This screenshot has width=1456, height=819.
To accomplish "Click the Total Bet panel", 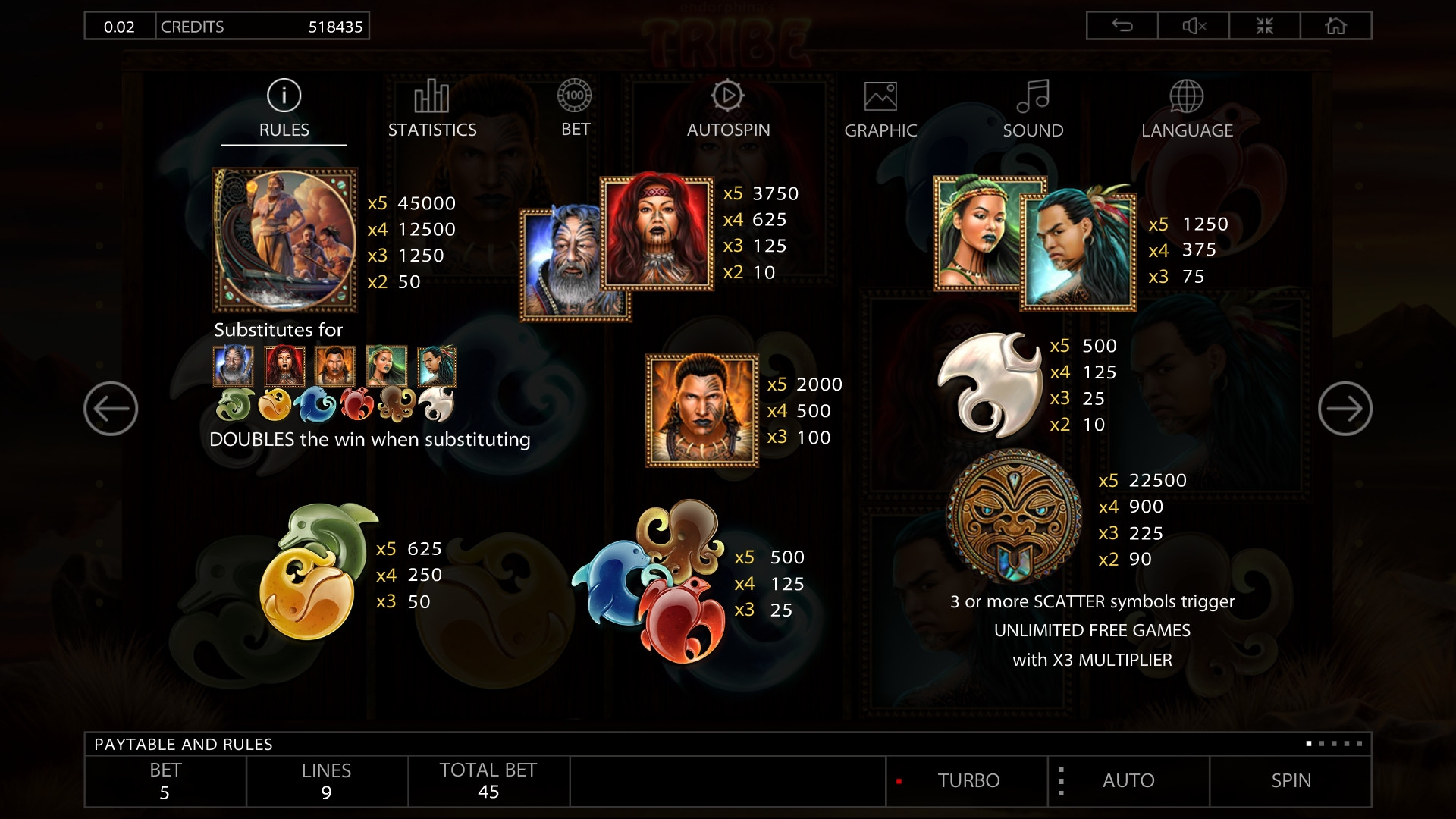I will point(488,781).
